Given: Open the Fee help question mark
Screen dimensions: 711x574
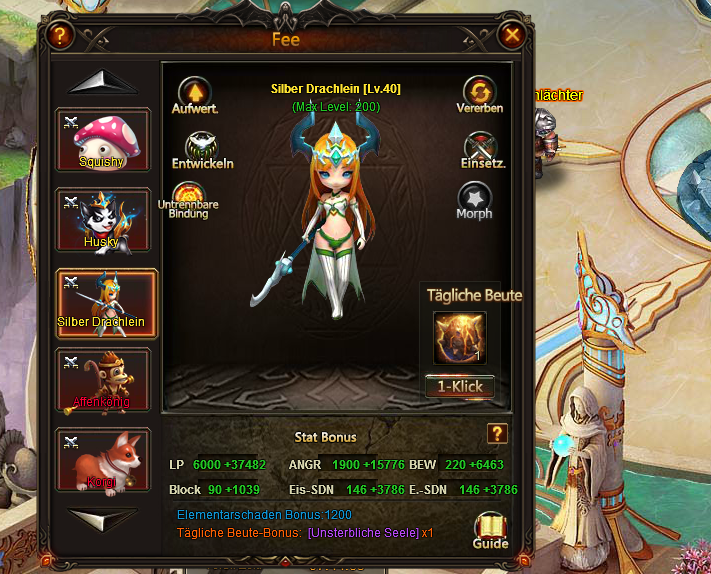Looking at the screenshot, I should pos(61,37).
